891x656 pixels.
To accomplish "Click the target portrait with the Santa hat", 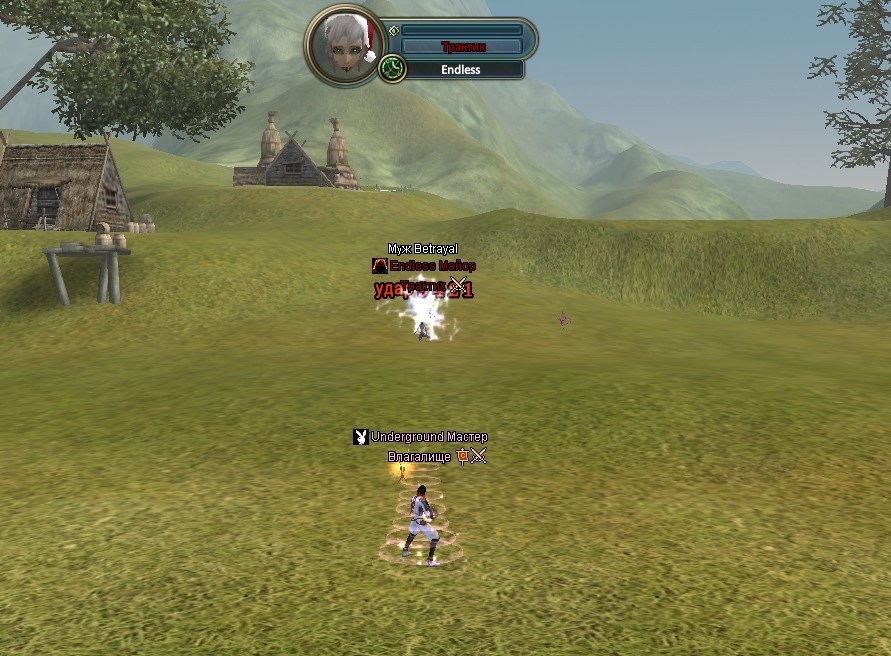I will tap(345, 45).
